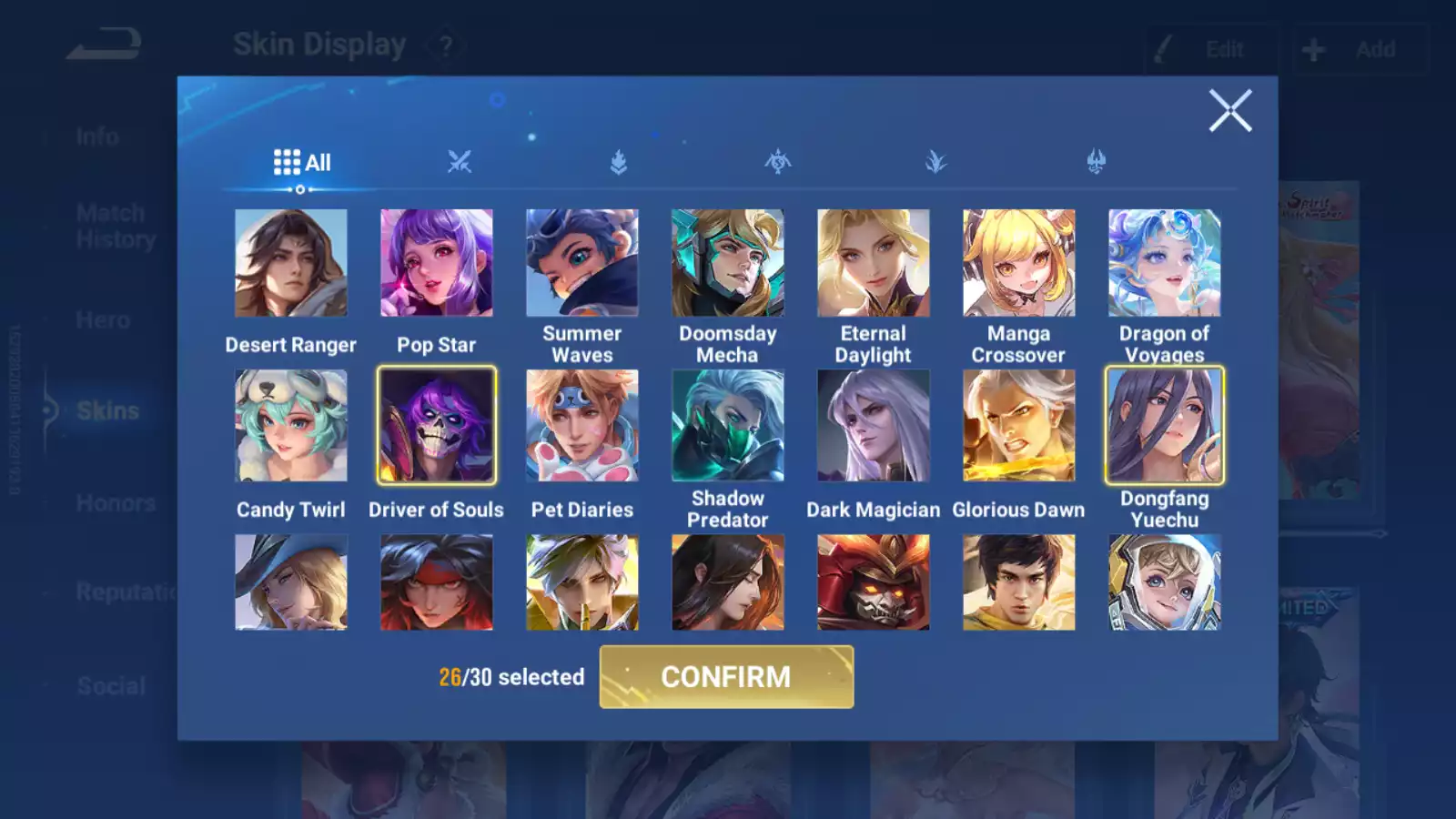Pick the Summer Waves skin
1456x819 pixels.
click(x=582, y=263)
